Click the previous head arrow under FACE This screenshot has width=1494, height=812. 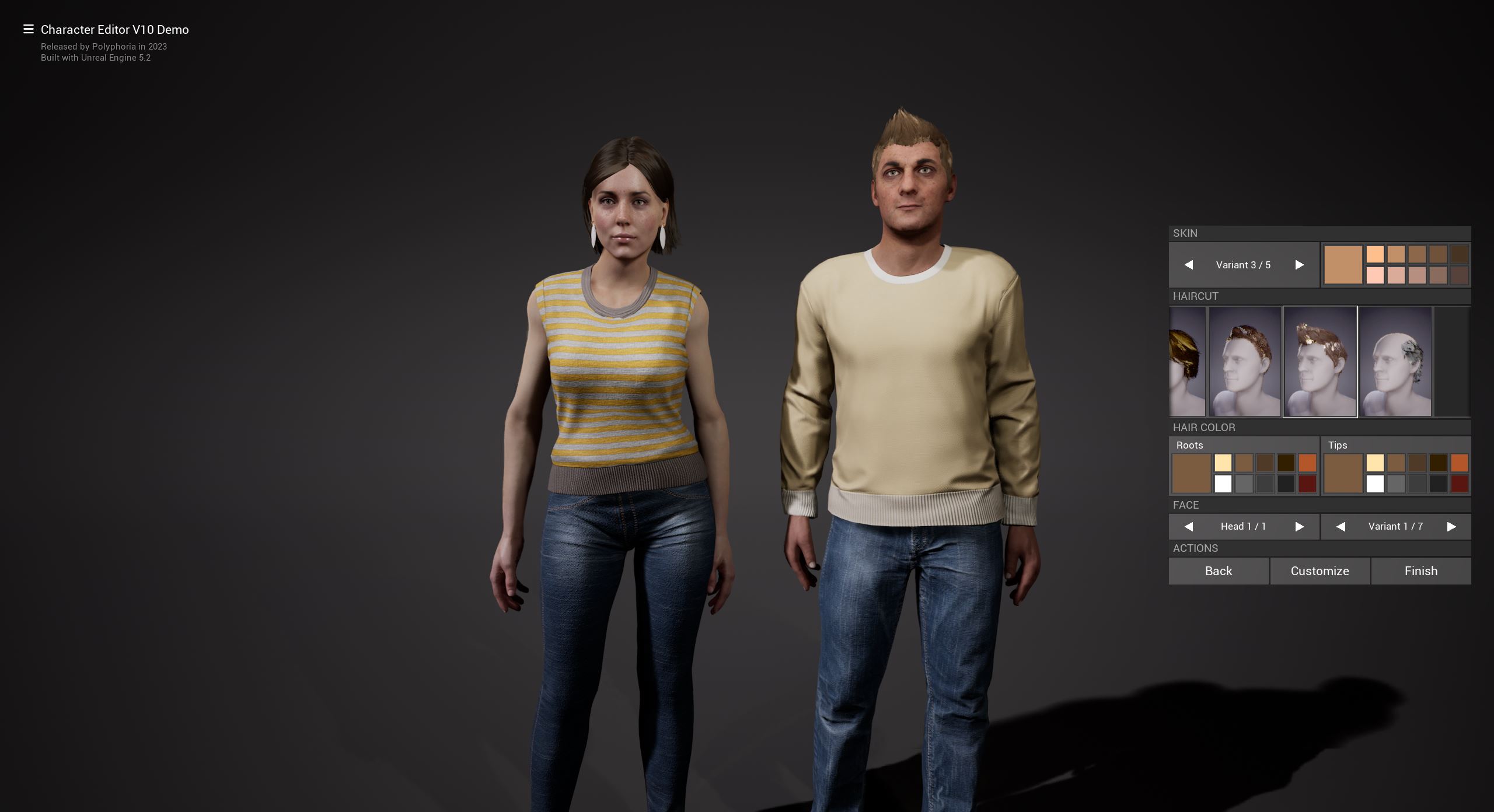(x=1188, y=526)
